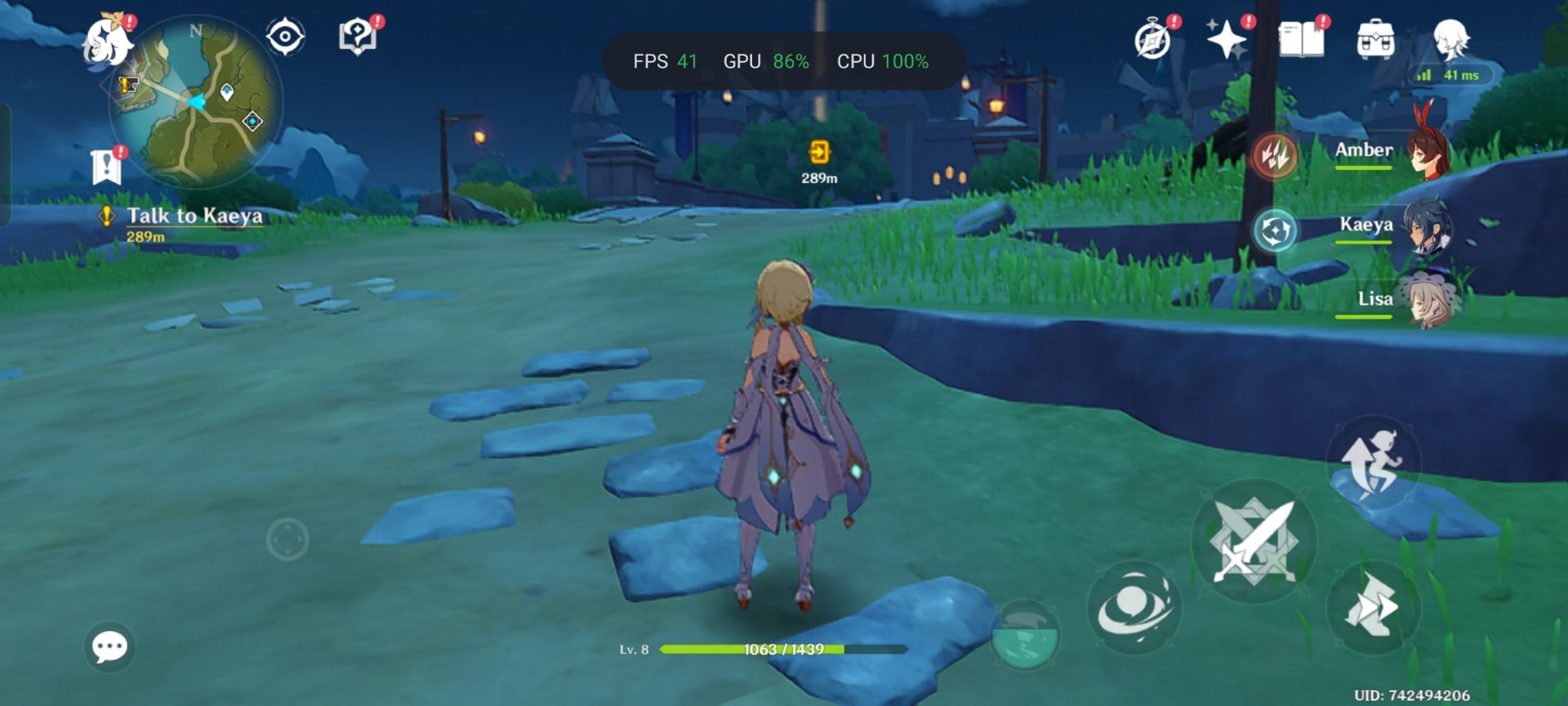This screenshot has height=706, width=1568.
Task: Open the character screen head icon
Action: click(1451, 38)
